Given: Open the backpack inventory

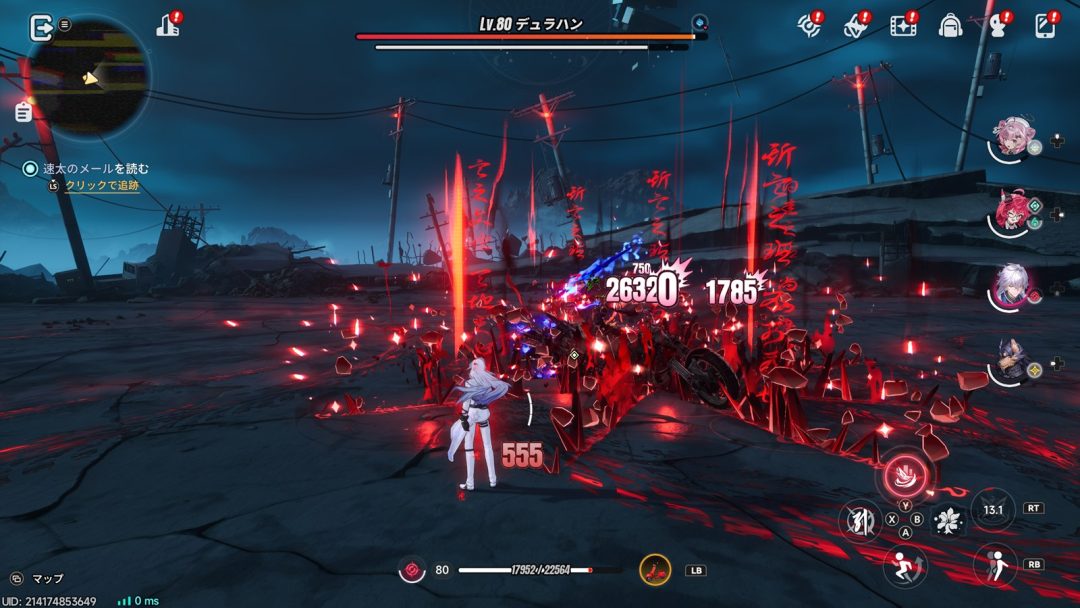Looking at the screenshot, I should click(x=950, y=26).
